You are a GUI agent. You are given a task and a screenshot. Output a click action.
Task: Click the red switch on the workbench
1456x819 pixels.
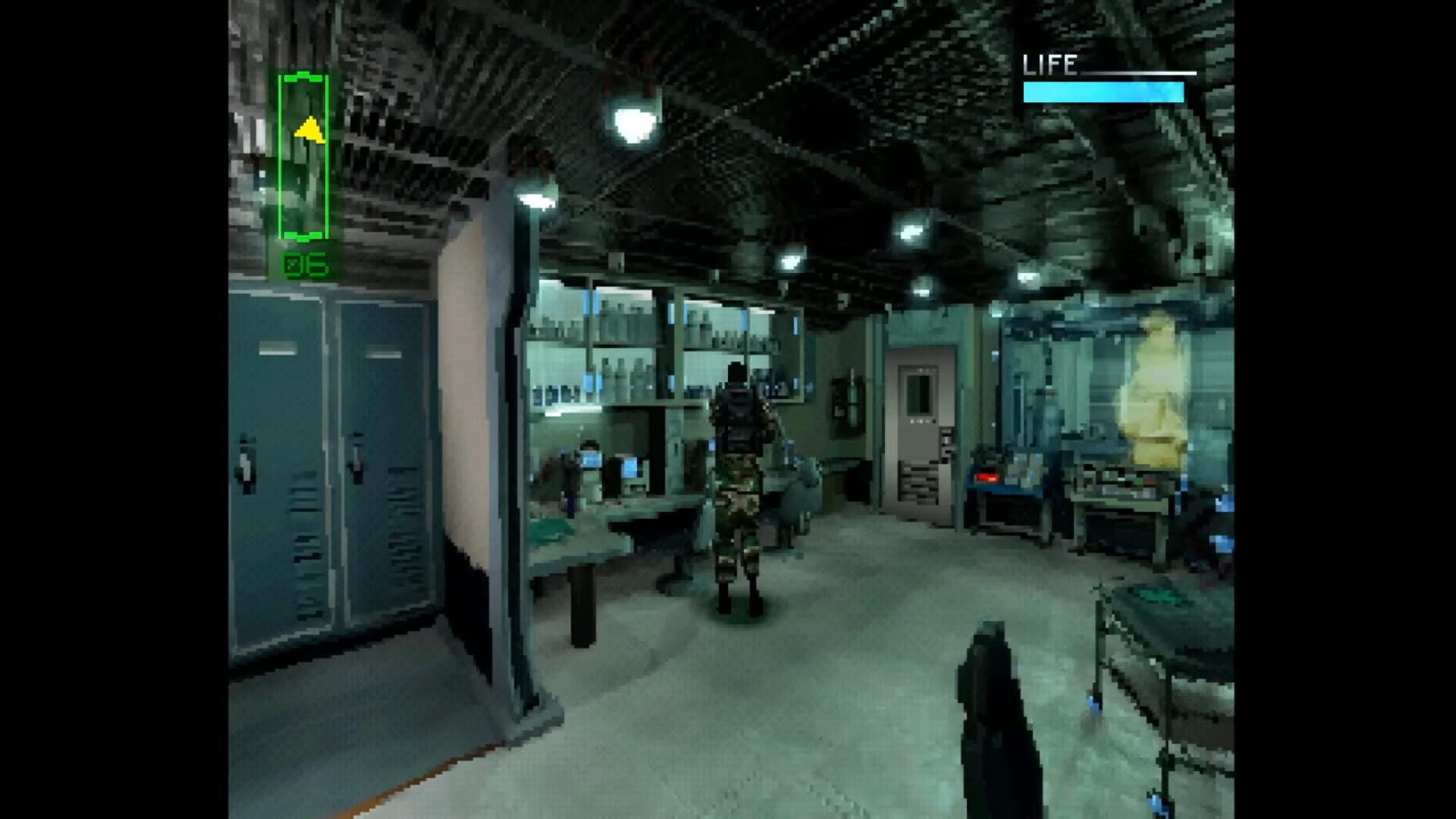coord(987,477)
